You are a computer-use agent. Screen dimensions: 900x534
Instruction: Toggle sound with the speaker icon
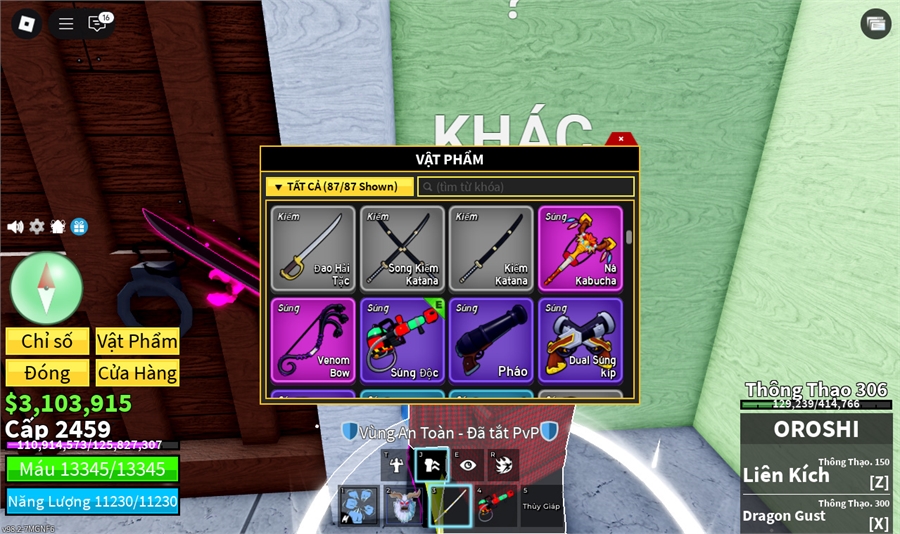click(15, 227)
